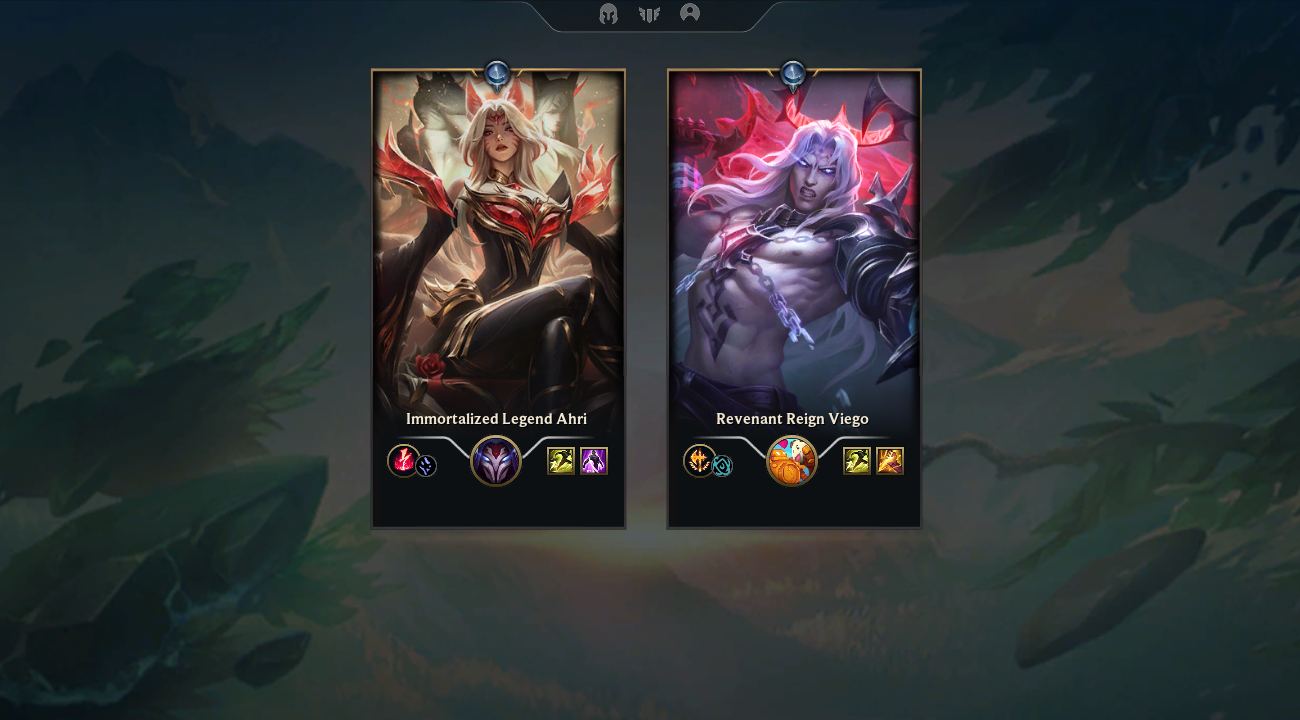Image resolution: width=1300 pixels, height=720 pixels.
Task: Click the Jhin mask summoner icon on Ahri's card
Action: pos(497,461)
